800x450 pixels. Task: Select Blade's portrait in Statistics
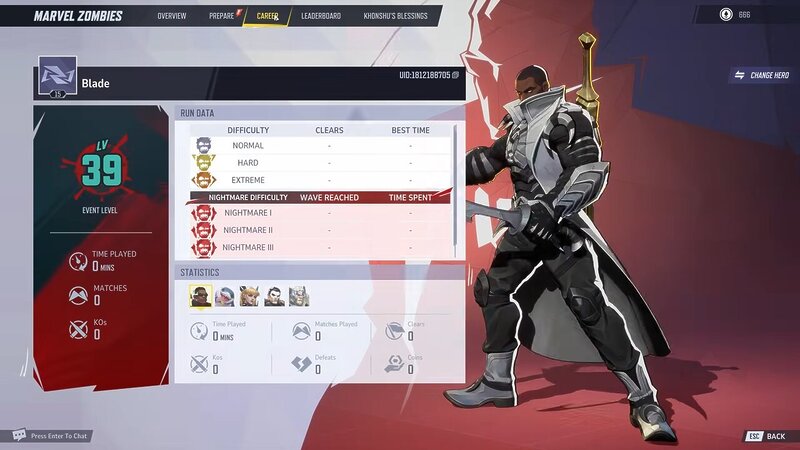coord(200,296)
